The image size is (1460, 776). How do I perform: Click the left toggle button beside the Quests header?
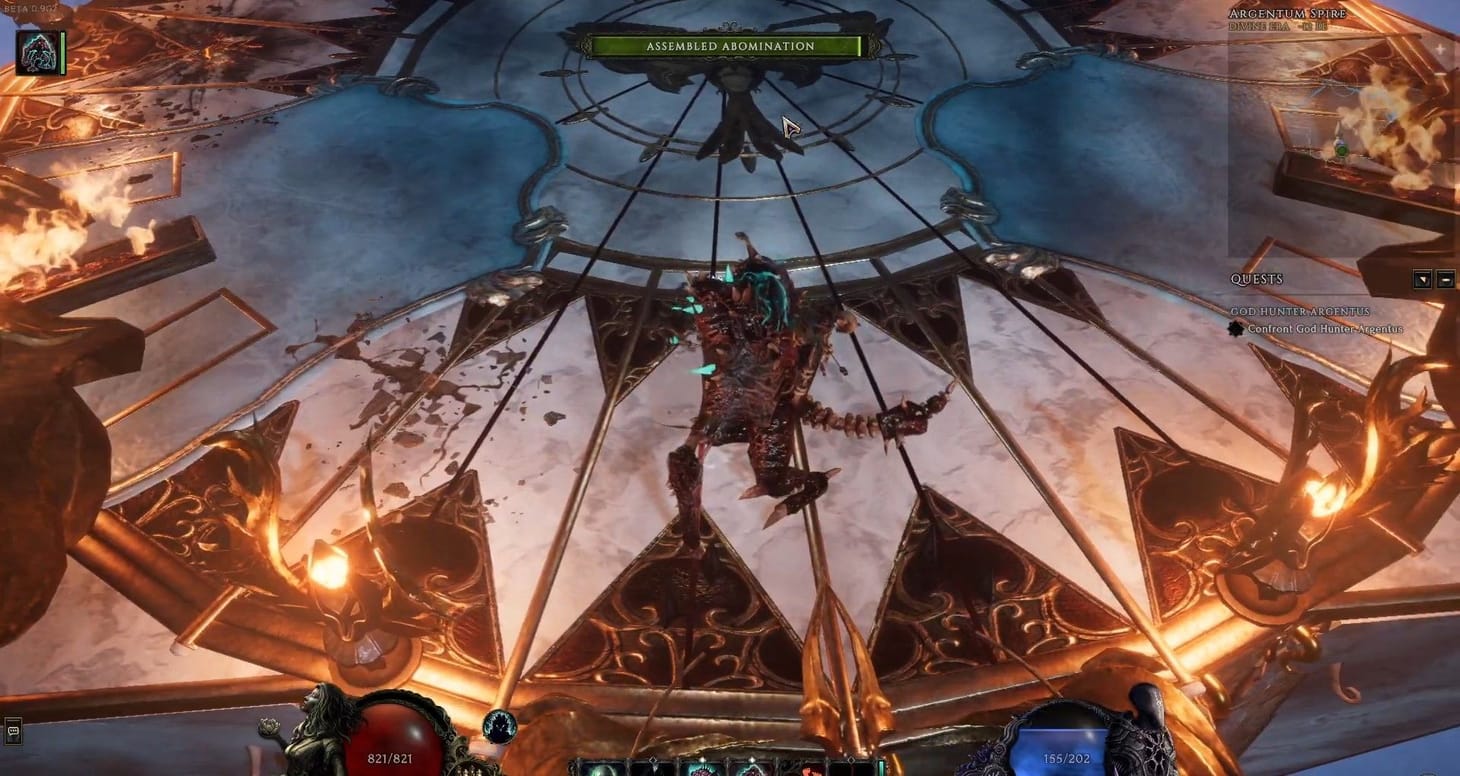[1422, 280]
